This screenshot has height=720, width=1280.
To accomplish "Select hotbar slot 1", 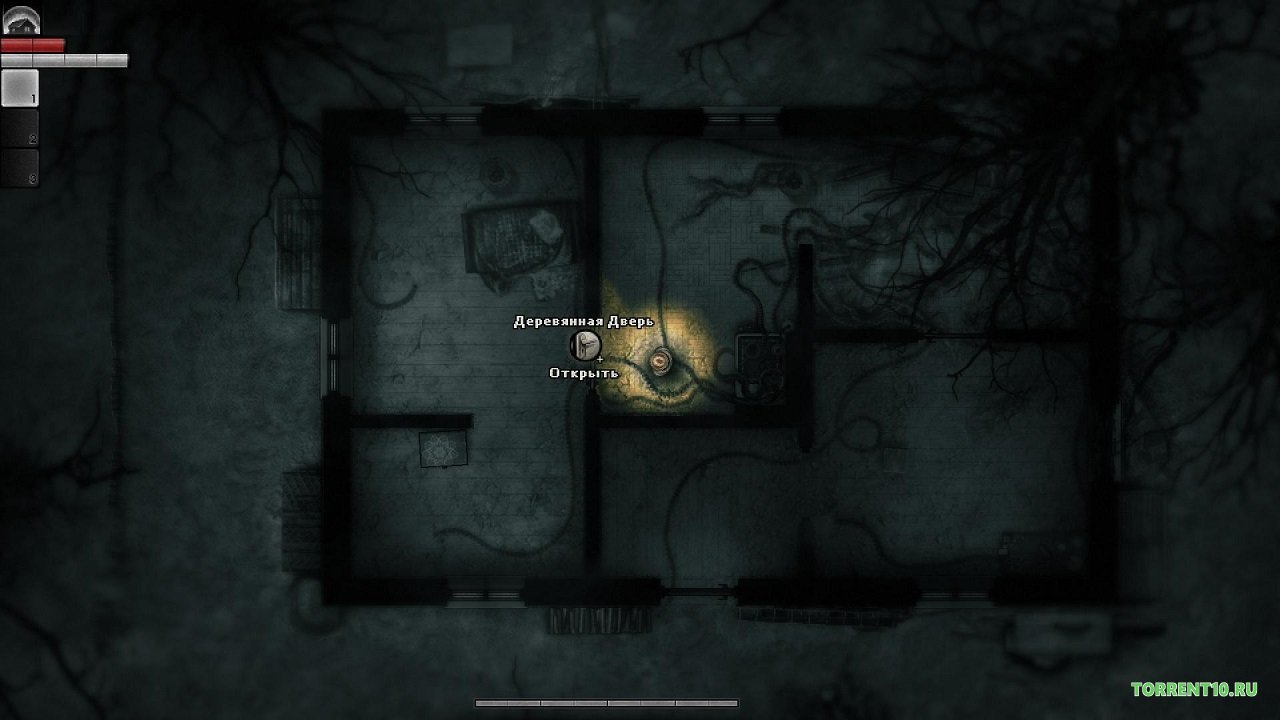I will click(x=20, y=87).
